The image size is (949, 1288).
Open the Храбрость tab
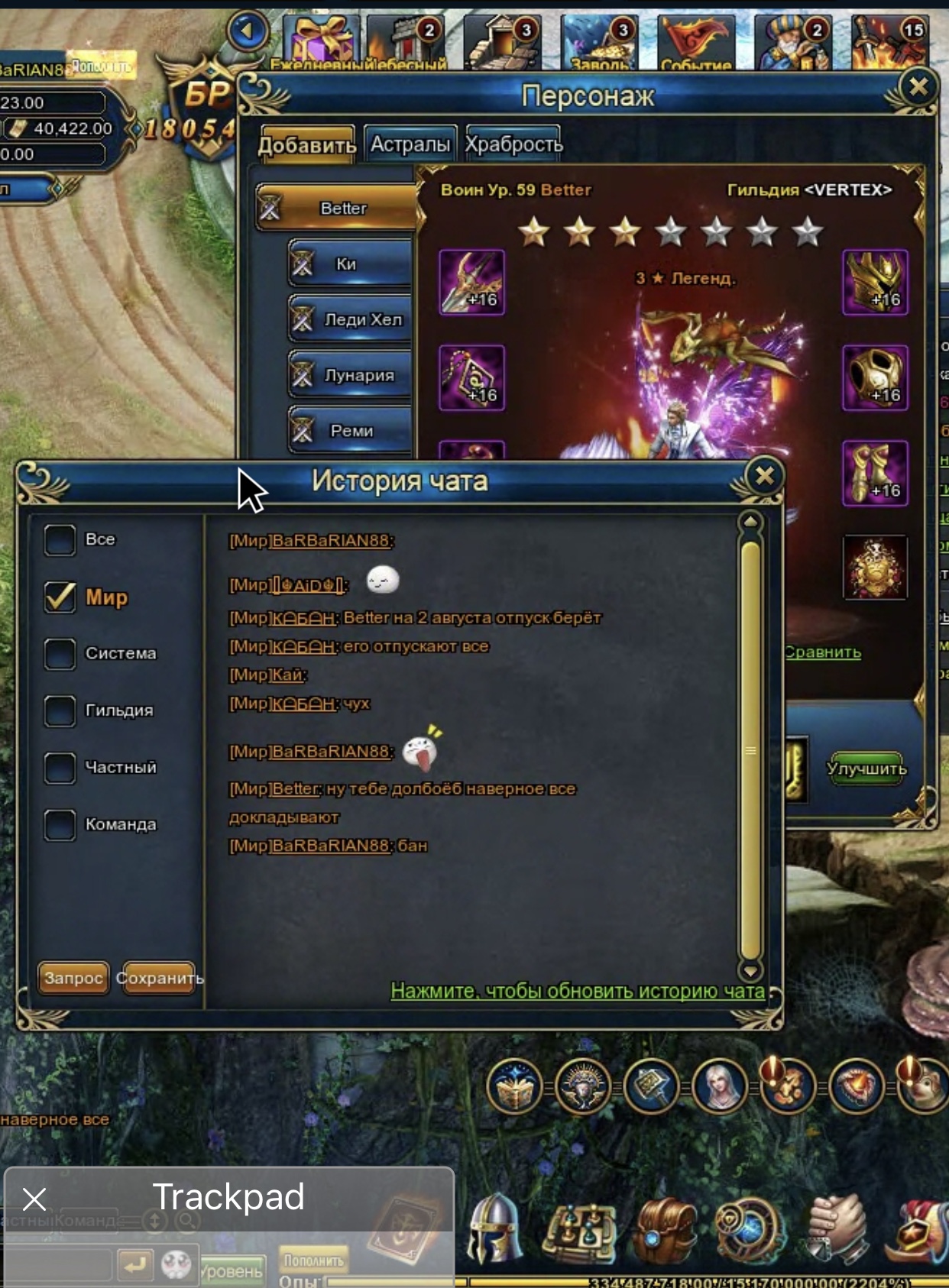click(x=513, y=144)
